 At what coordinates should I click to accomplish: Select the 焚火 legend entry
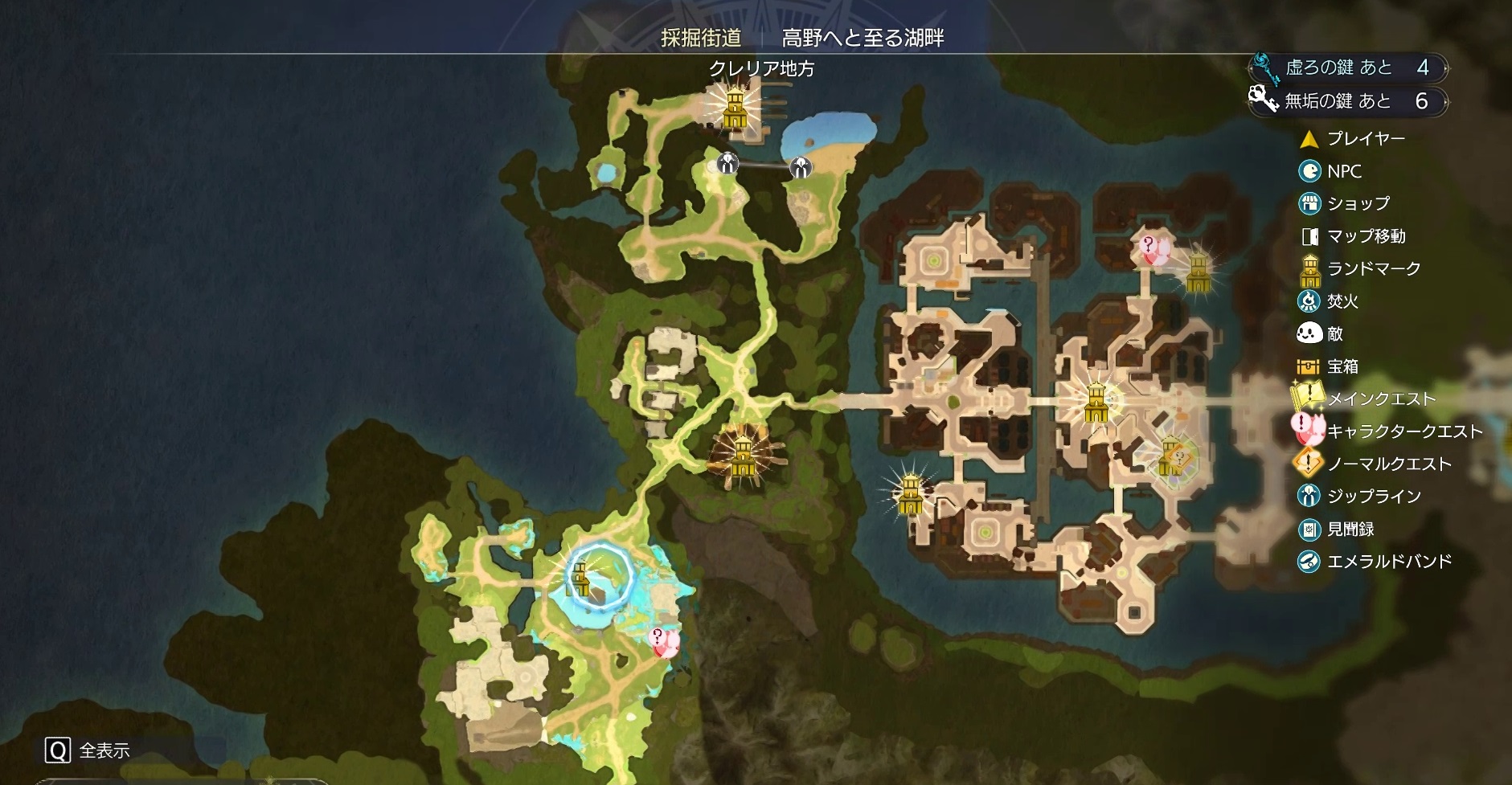(1342, 301)
